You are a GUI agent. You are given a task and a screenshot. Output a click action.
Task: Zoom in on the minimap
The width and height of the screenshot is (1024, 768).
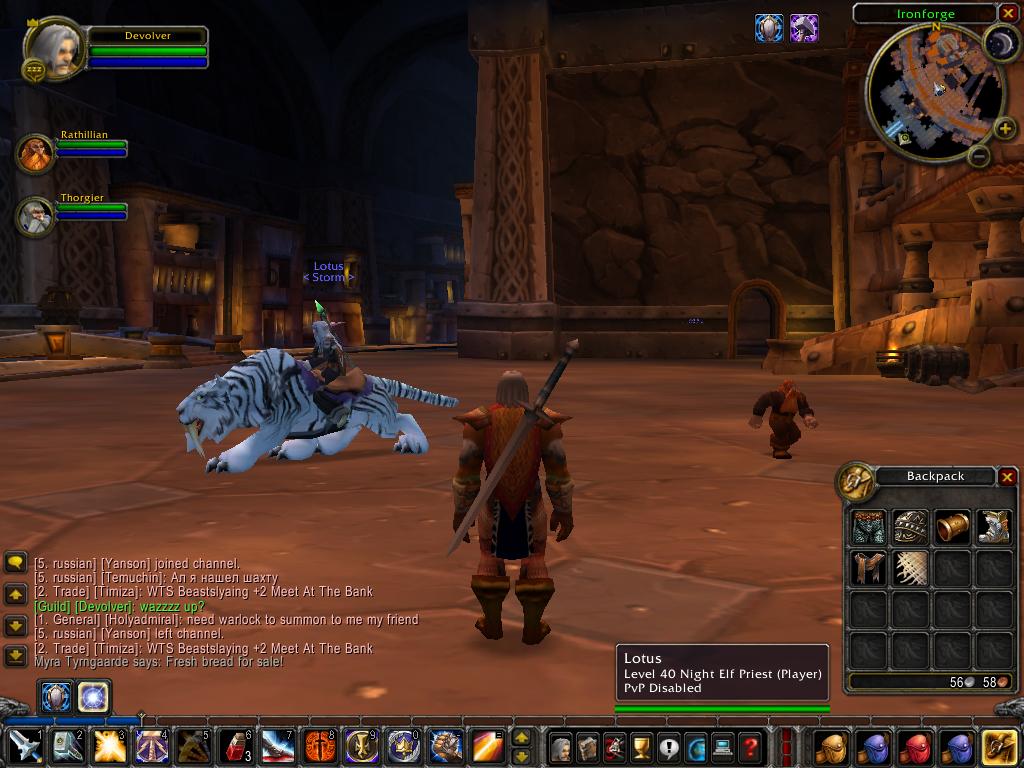coord(1006,129)
